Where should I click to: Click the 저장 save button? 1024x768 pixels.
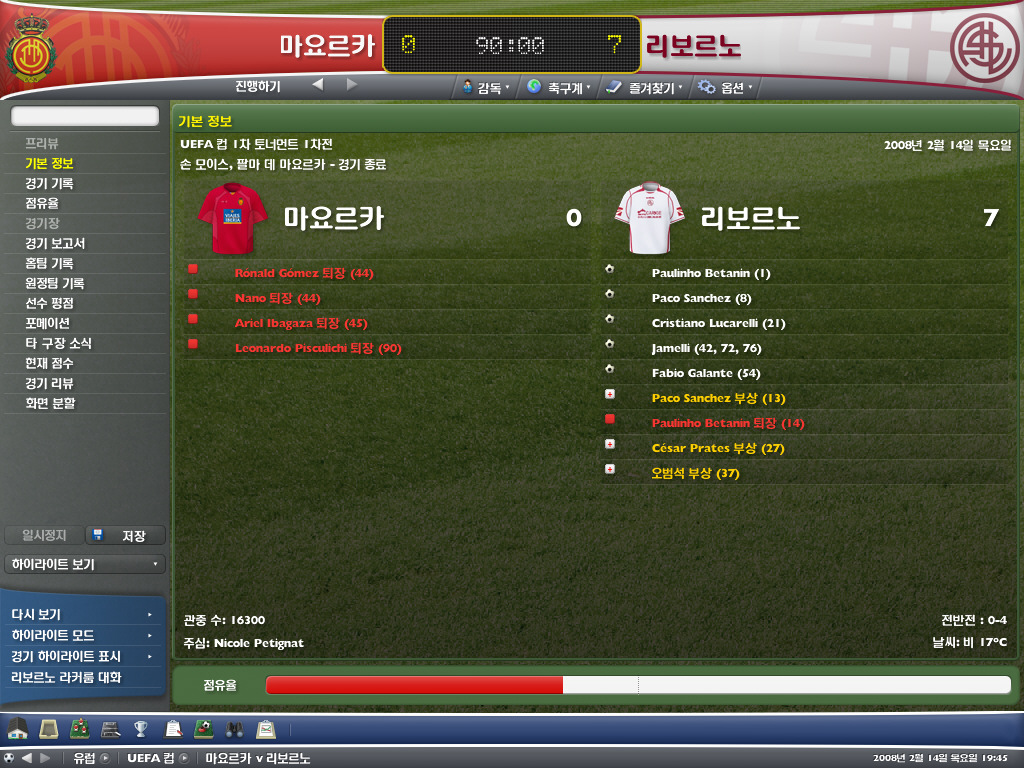coord(125,536)
